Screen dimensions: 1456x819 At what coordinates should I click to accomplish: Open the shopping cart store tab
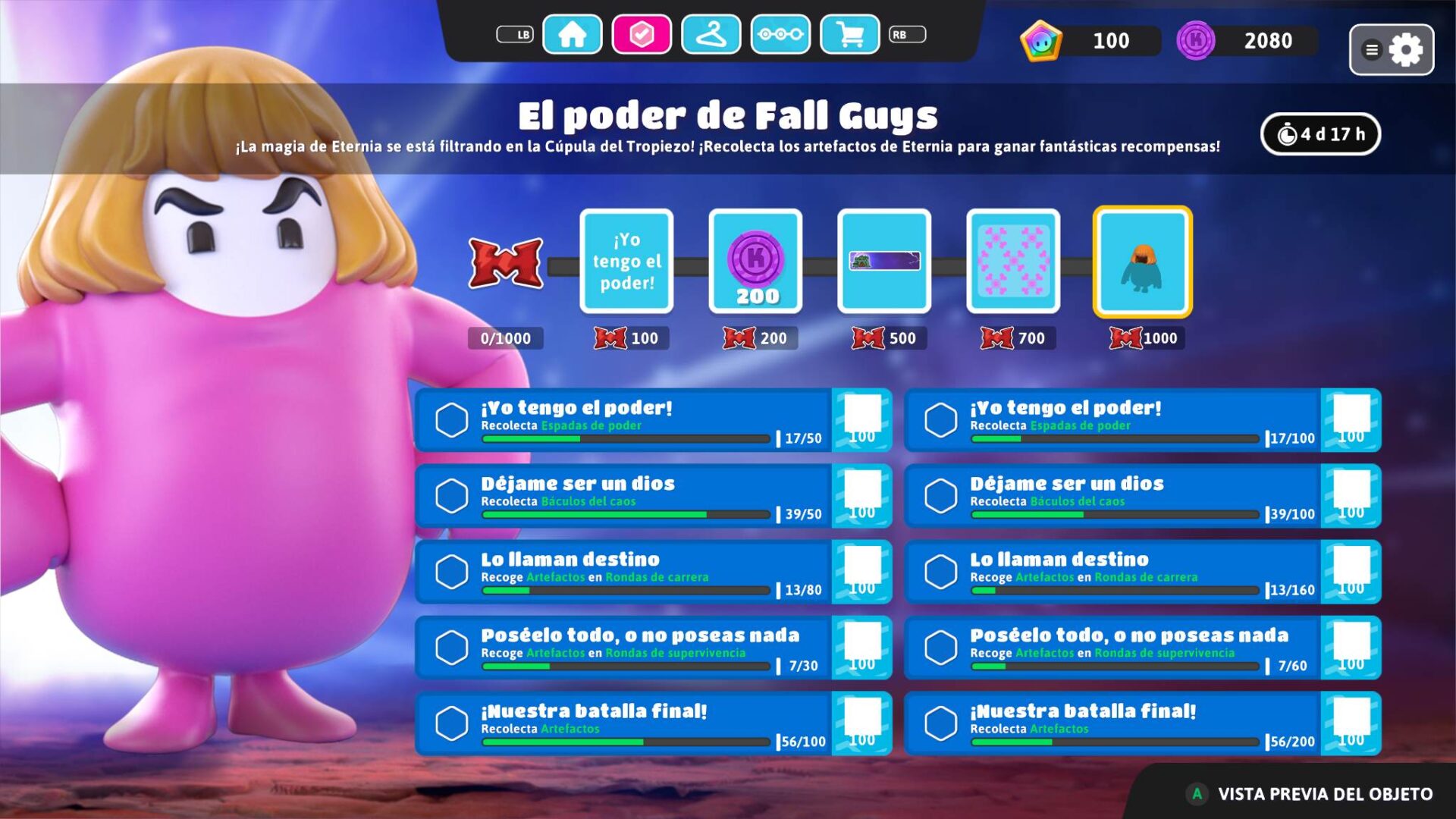pos(849,35)
